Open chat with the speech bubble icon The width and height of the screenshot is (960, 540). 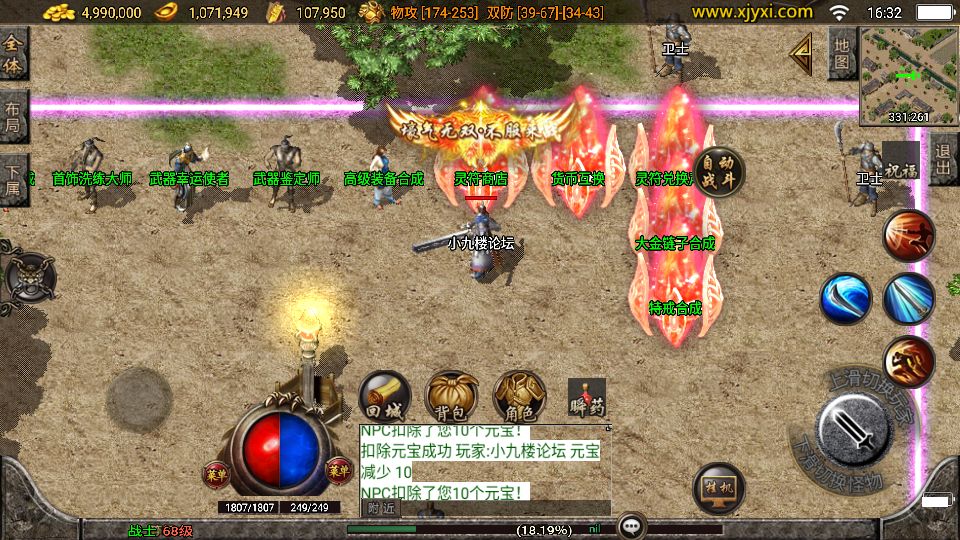tap(631, 526)
